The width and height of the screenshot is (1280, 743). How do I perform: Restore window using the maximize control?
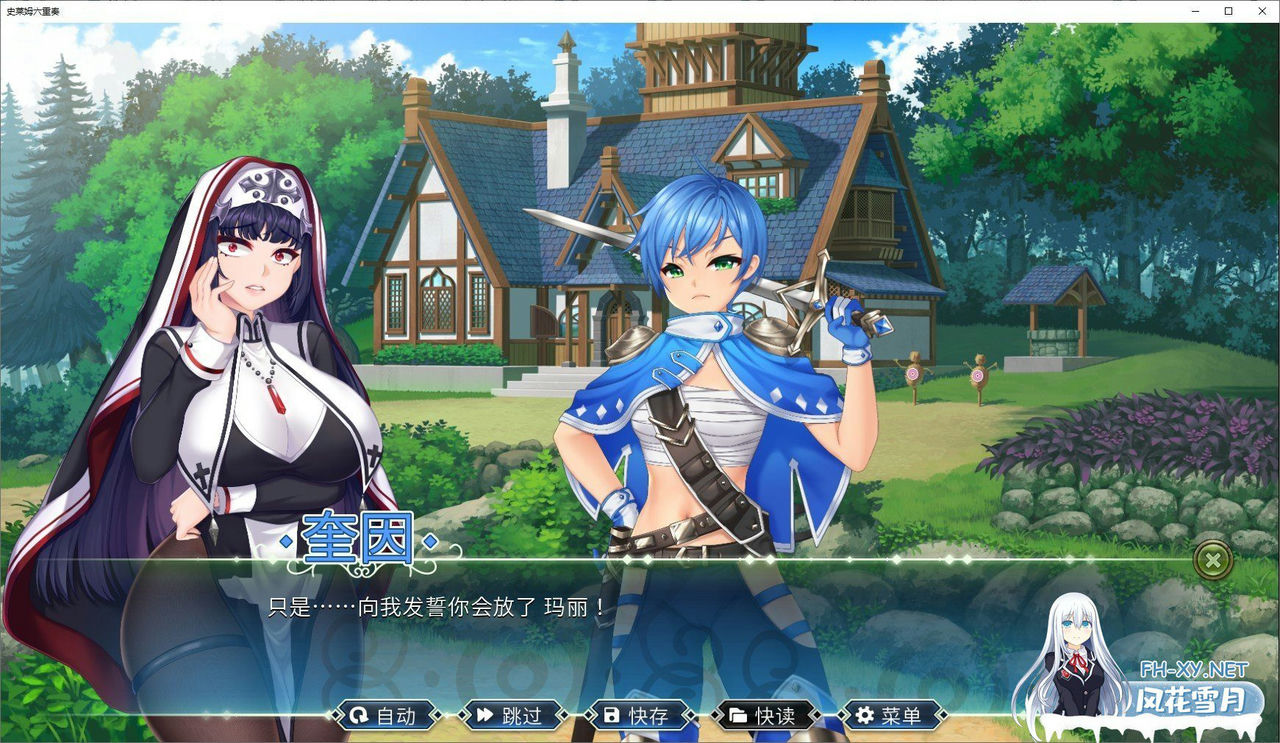click(1227, 11)
